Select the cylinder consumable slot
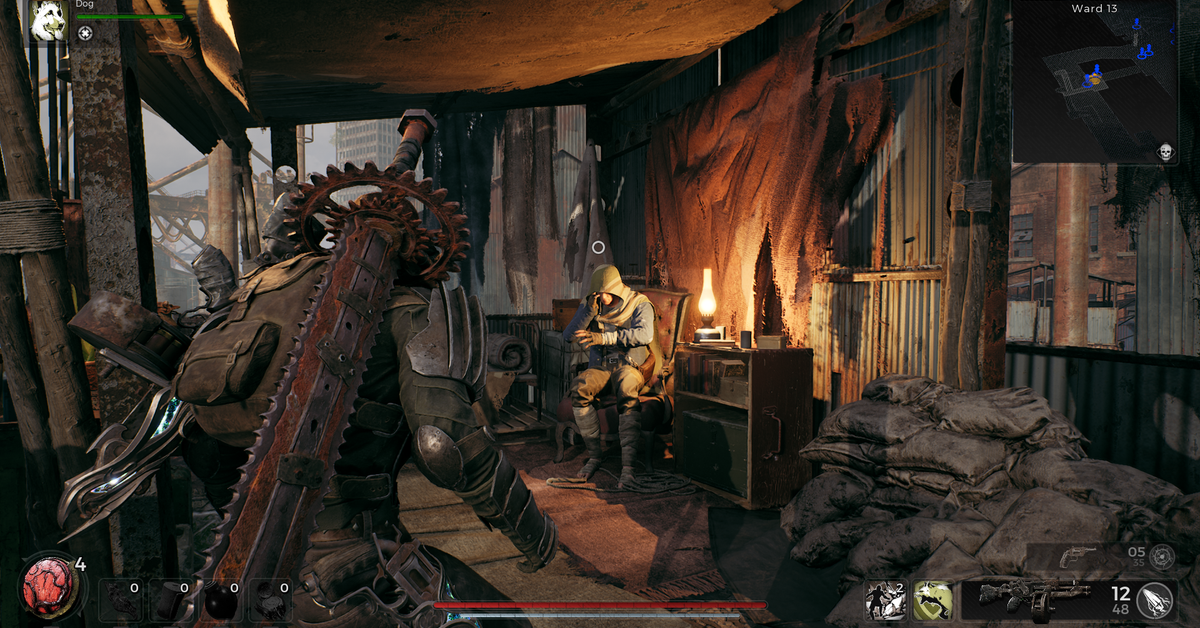 pos(168,601)
